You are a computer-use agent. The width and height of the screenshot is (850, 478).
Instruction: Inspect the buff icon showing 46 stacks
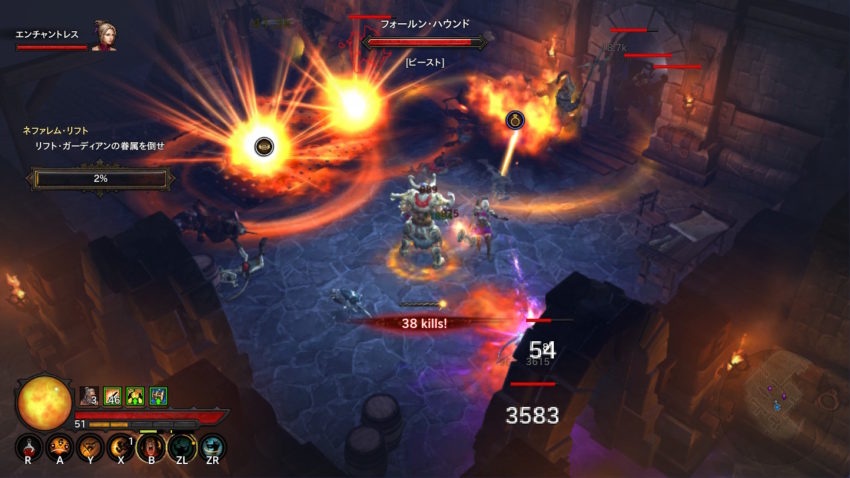click(x=112, y=396)
